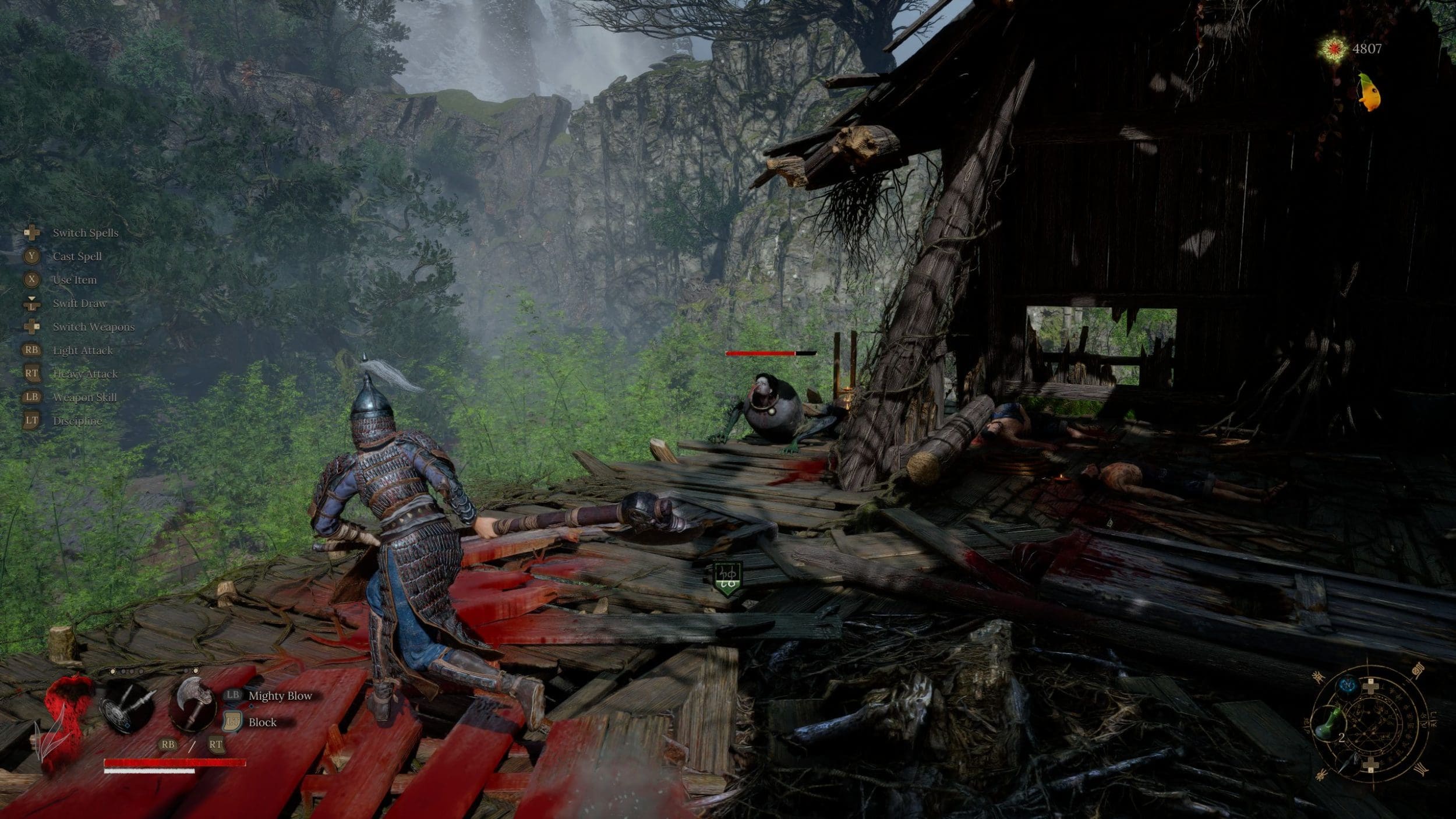Click the Mighty Blow weapon skill label
The image size is (1456, 819).
point(280,696)
